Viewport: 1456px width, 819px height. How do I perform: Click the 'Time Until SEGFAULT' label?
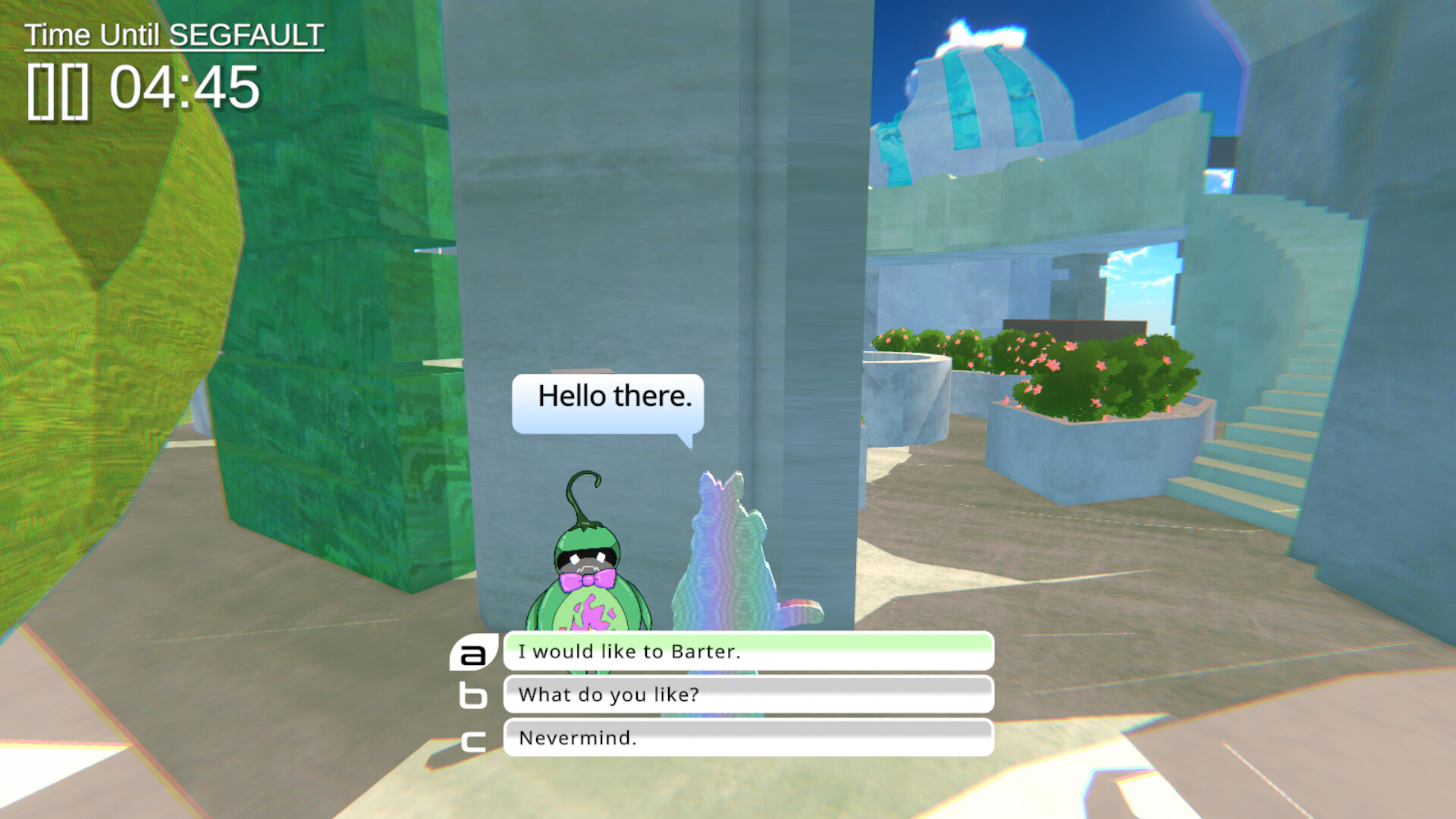(174, 33)
